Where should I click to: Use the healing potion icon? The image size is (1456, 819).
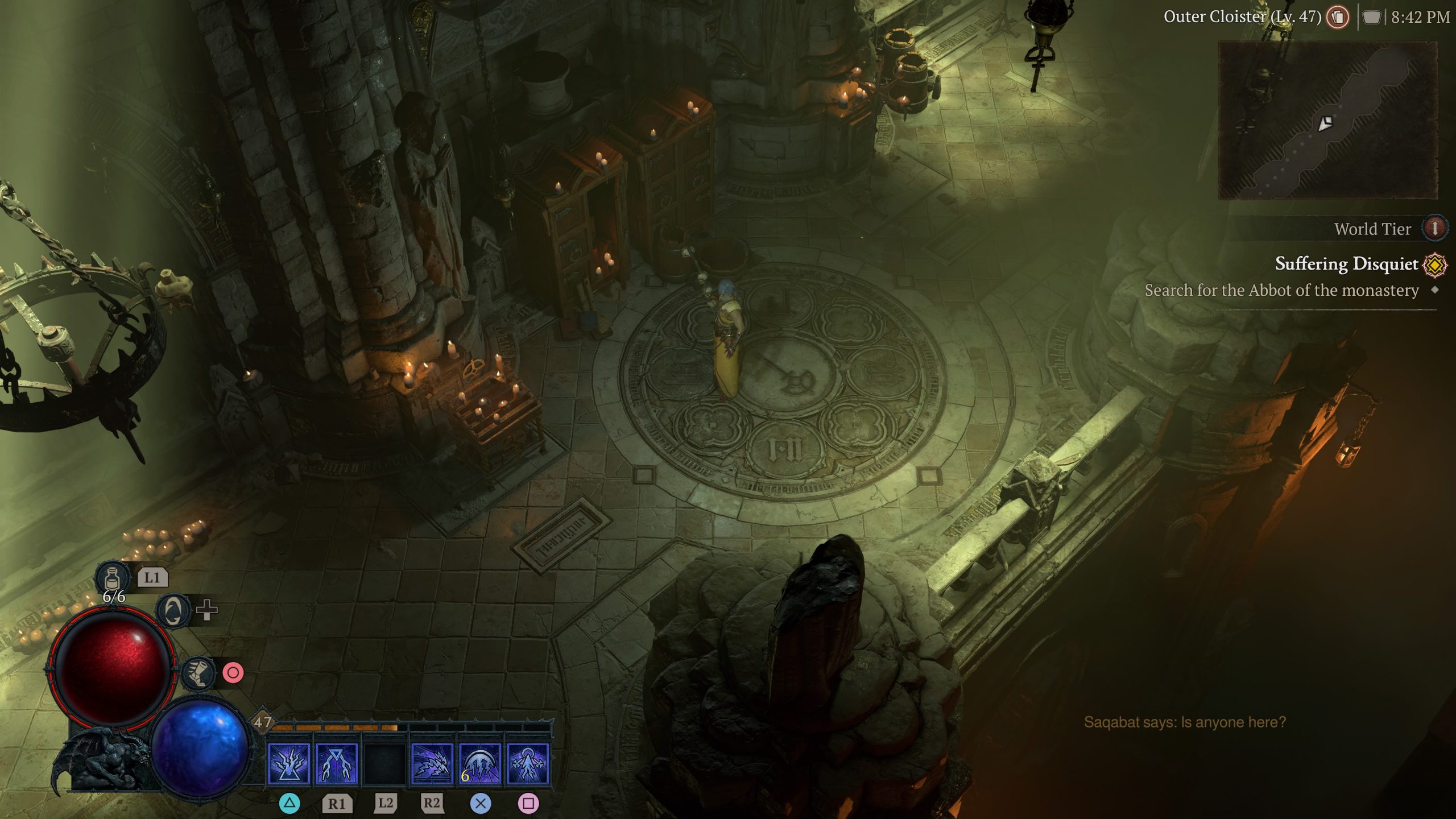point(112,577)
